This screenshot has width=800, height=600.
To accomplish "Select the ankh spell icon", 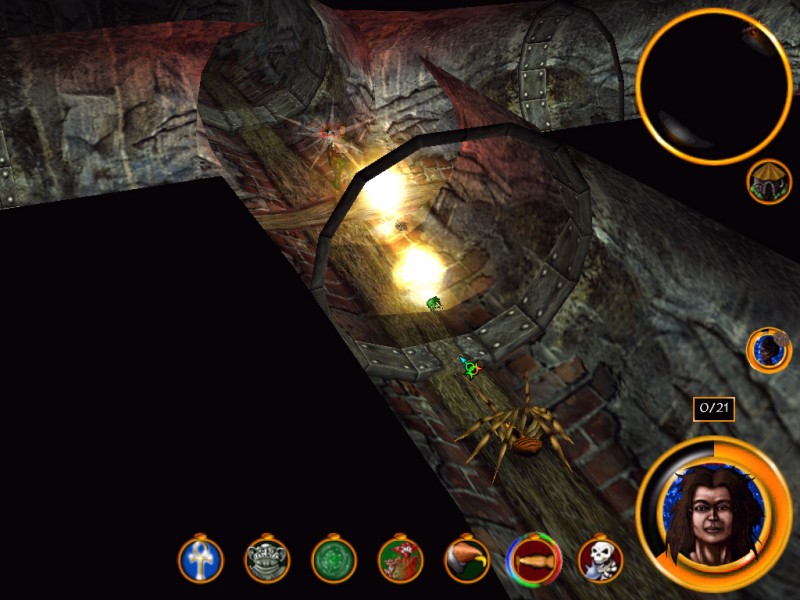I will click(201, 561).
